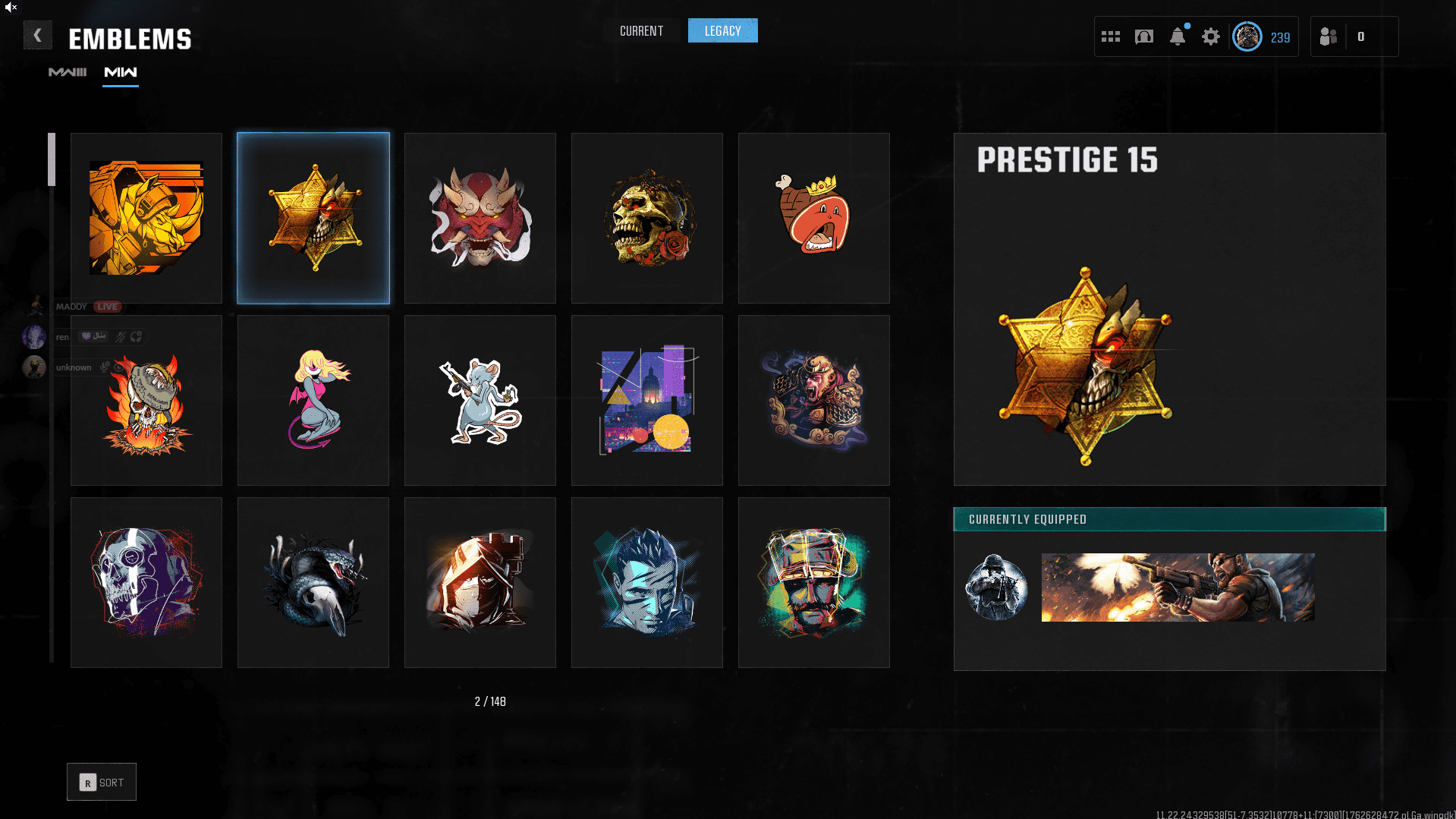The height and width of the screenshot is (819, 1456).
Task: Switch to the MWIII emblems tab
Action: tap(68, 72)
